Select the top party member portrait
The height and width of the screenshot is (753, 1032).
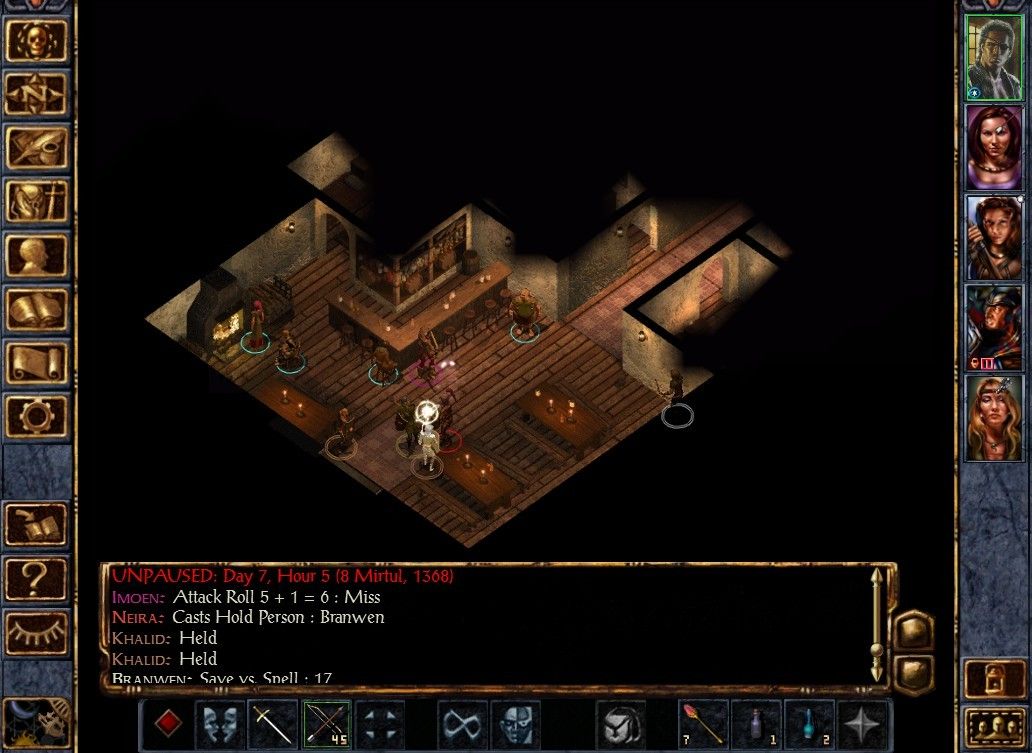click(994, 57)
